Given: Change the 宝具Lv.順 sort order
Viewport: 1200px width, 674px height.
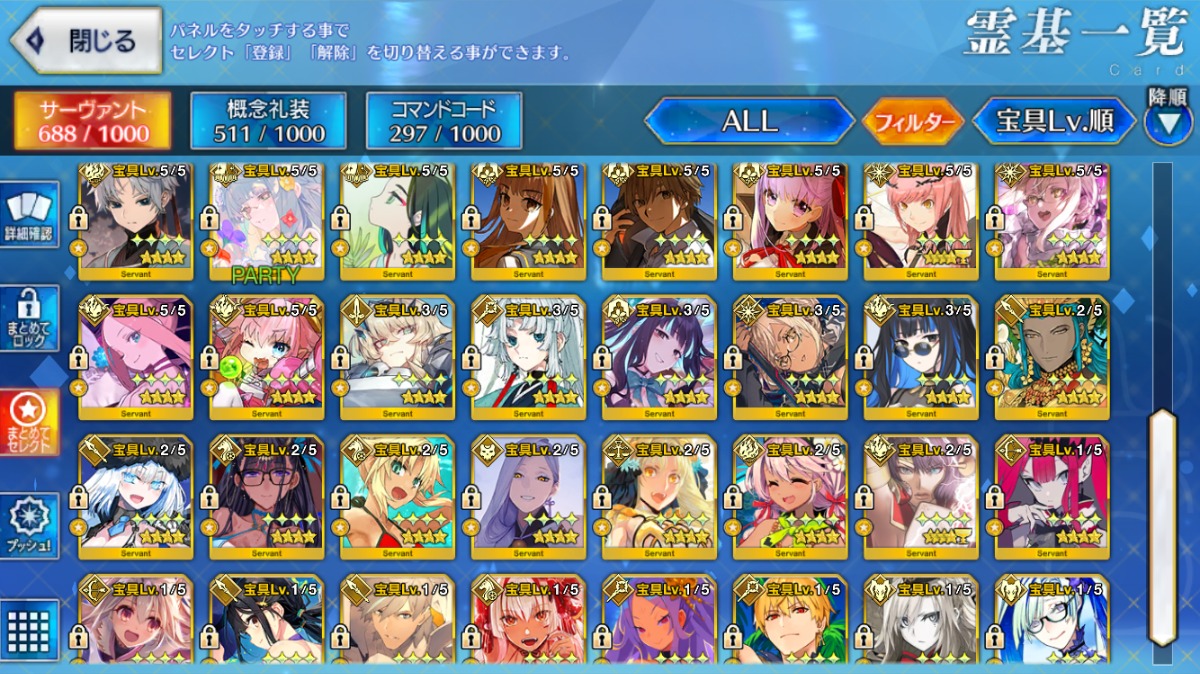Looking at the screenshot, I should coord(1054,122).
